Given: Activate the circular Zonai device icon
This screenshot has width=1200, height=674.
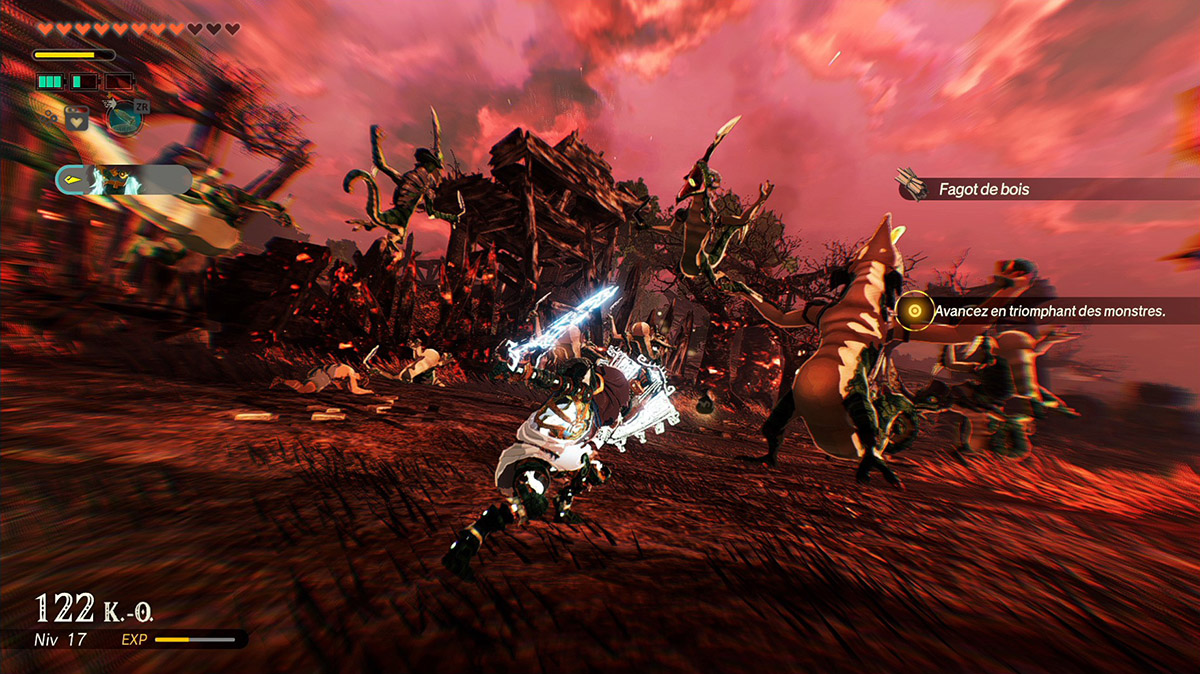Looking at the screenshot, I should click(x=126, y=118).
